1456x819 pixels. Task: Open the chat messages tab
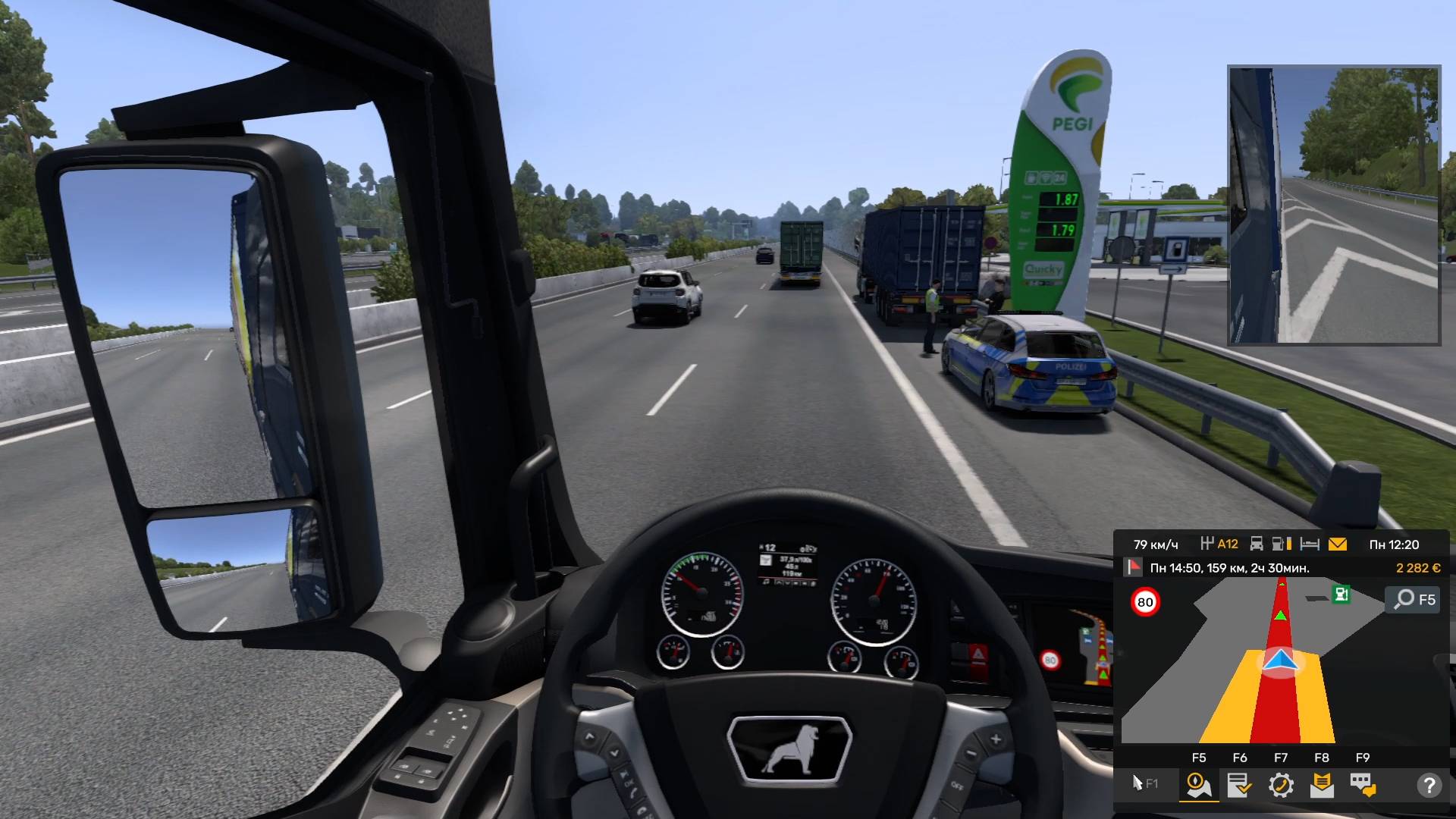click(1363, 785)
